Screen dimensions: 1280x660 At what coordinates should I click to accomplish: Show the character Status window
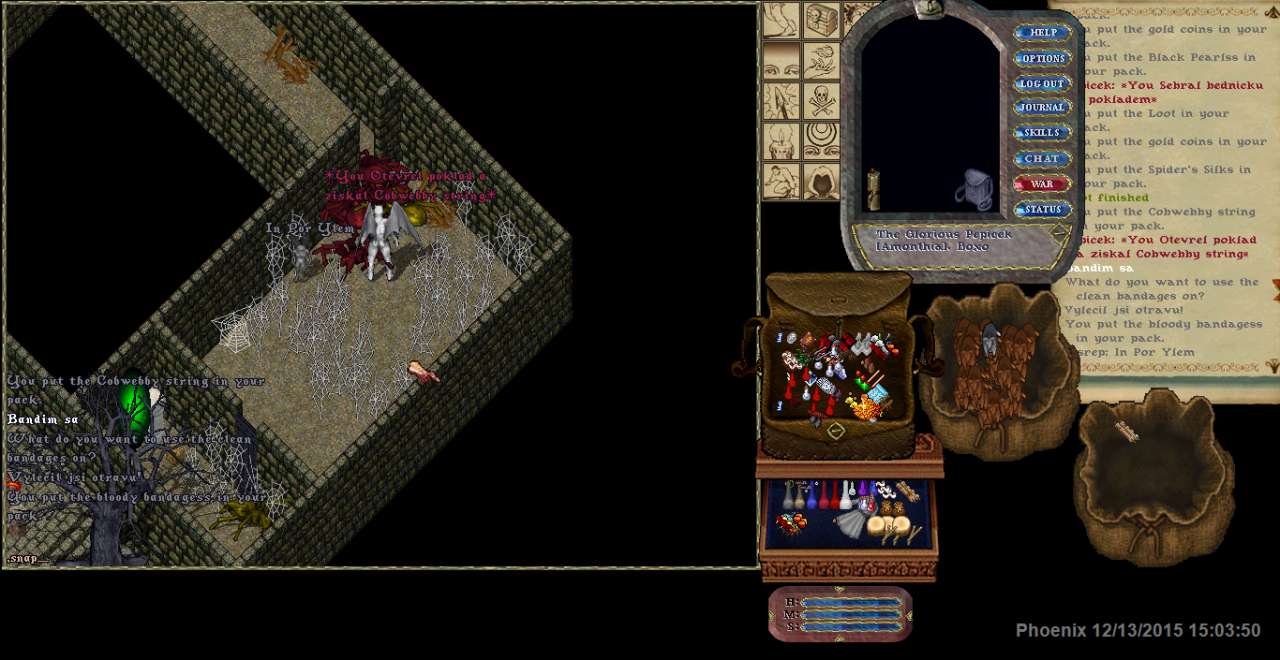1042,210
